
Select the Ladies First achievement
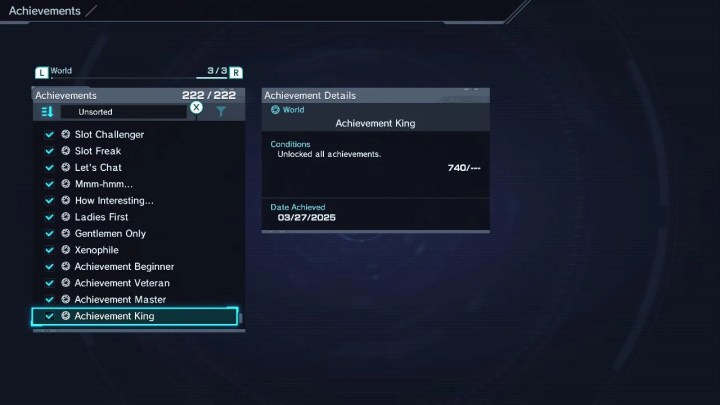101,217
